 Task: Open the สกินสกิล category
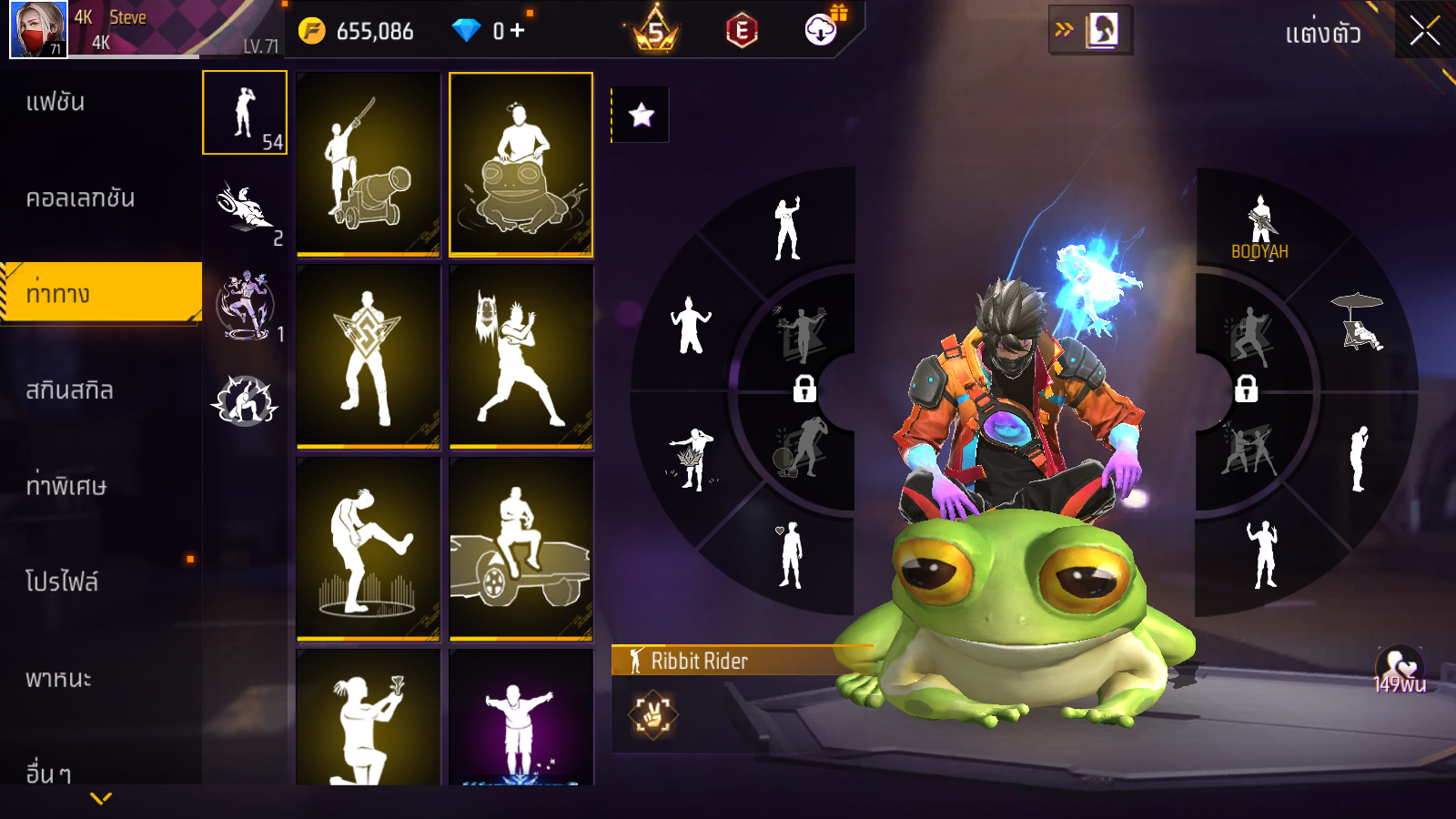tap(69, 390)
